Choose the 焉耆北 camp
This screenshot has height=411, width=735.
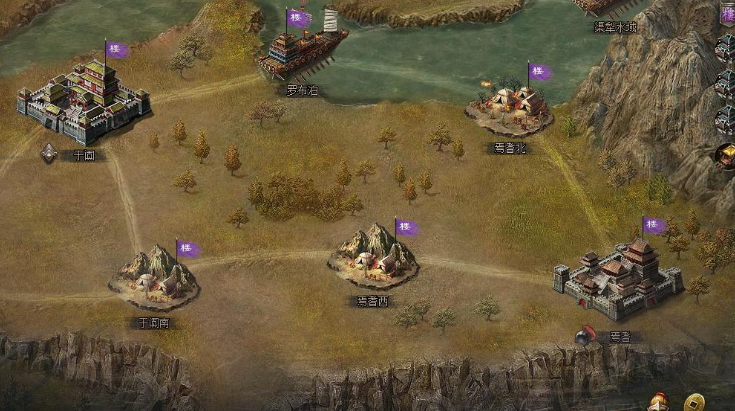tap(509, 110)
